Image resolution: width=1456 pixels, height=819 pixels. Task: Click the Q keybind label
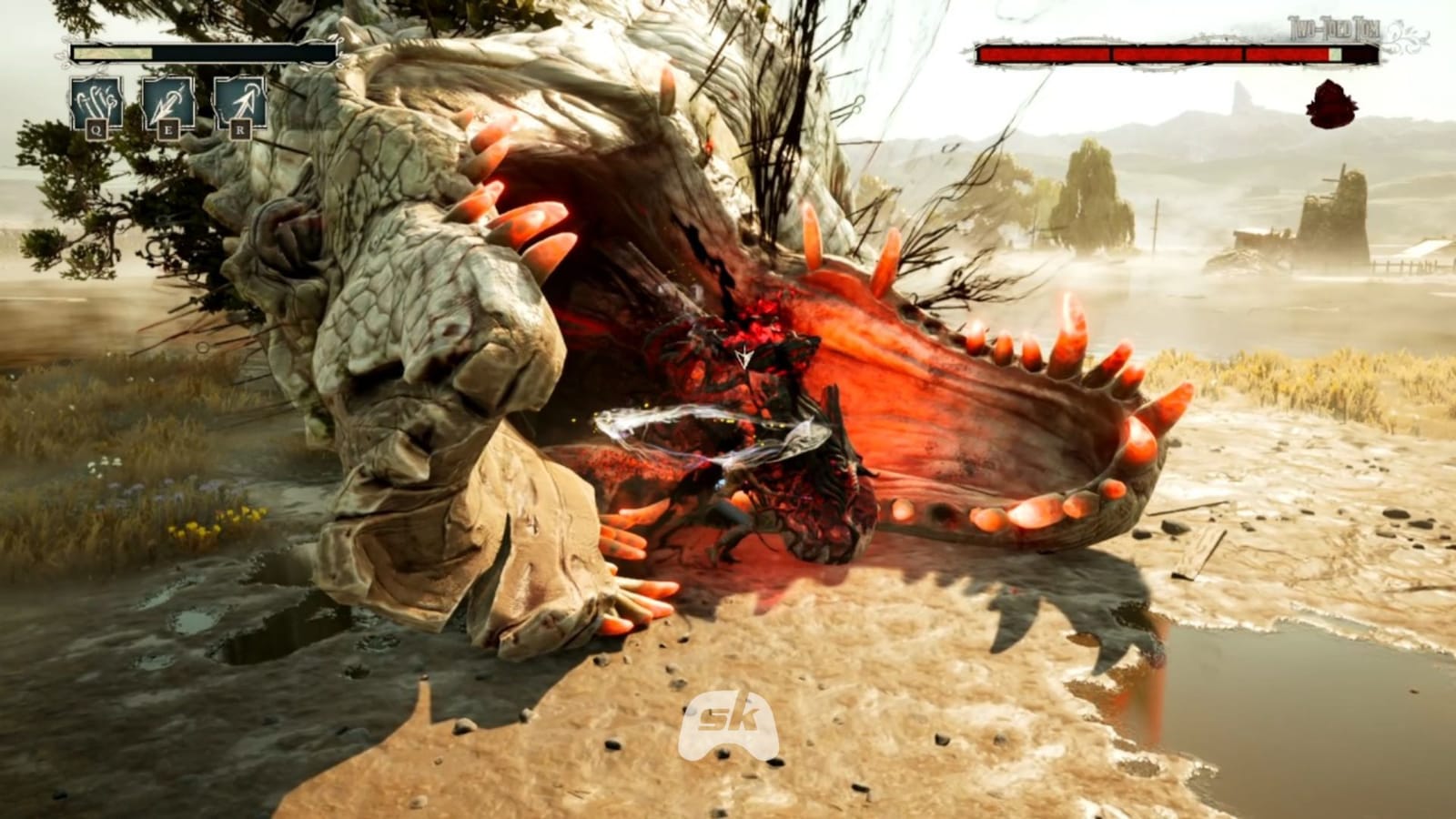96,129
